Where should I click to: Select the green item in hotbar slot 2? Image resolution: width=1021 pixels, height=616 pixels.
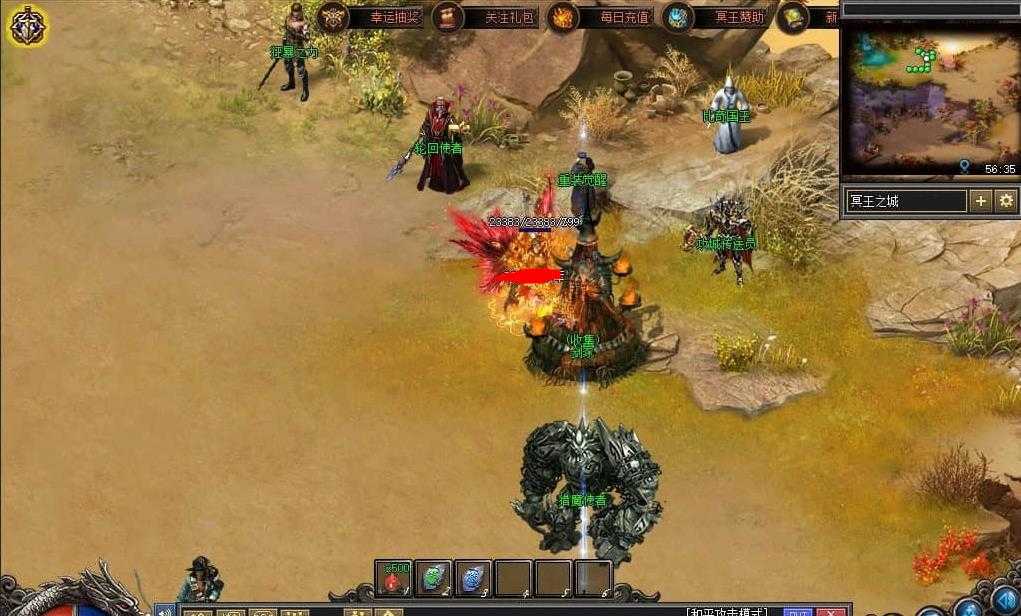433,578
